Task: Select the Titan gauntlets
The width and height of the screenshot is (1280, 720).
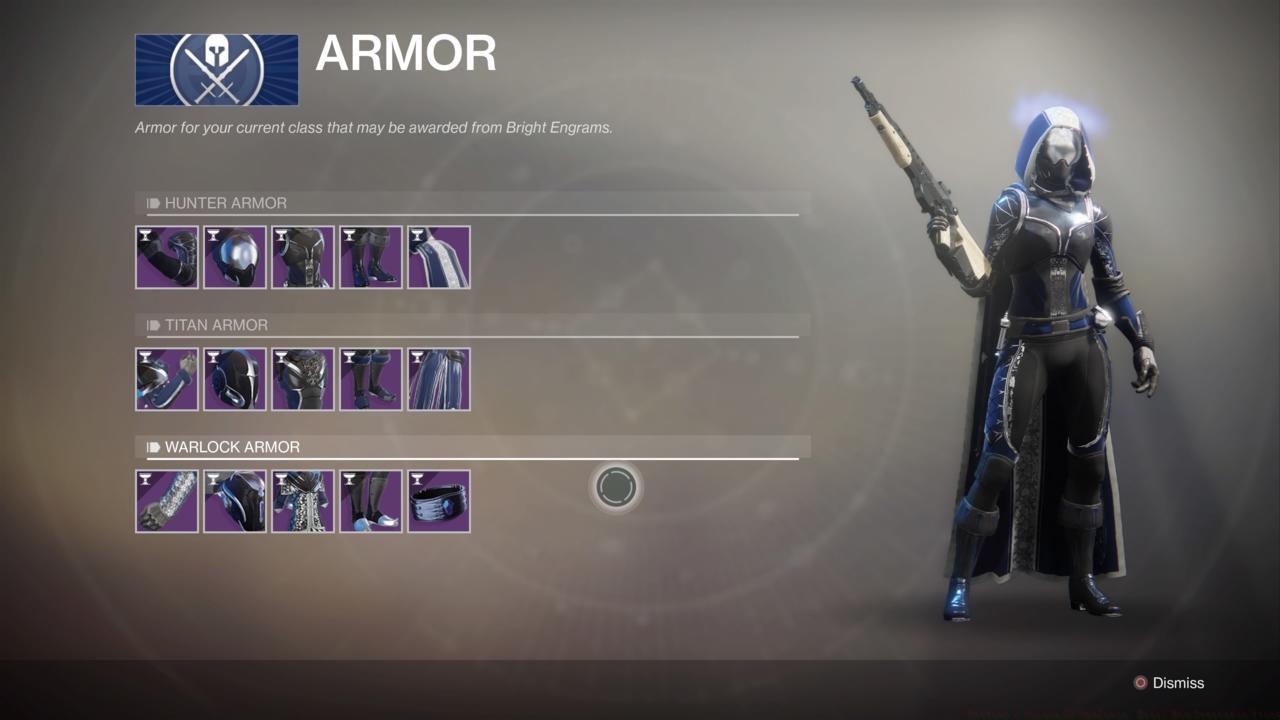Action: click(x=166, y=379)
